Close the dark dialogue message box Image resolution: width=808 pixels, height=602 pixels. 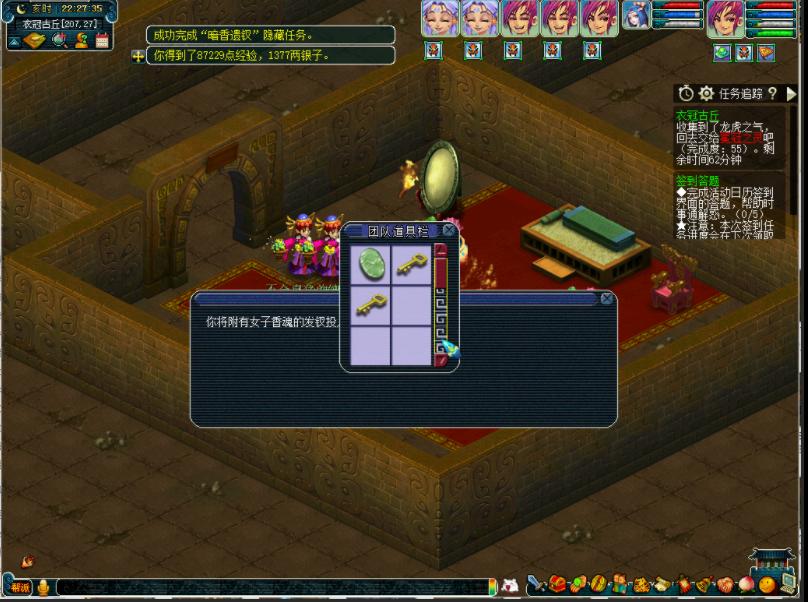(606, 298)
